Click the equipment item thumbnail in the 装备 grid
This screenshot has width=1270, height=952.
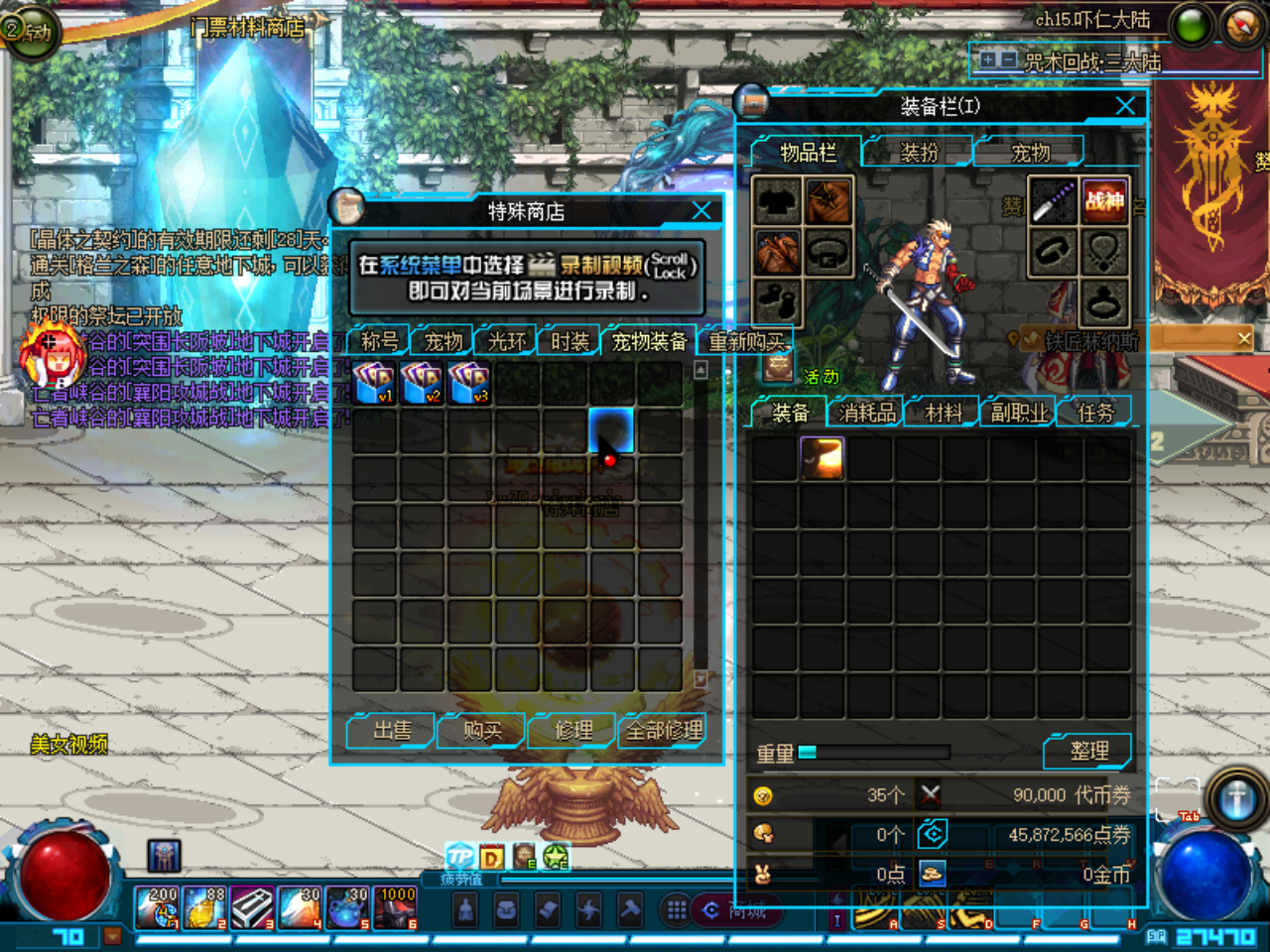coord(822,458)
